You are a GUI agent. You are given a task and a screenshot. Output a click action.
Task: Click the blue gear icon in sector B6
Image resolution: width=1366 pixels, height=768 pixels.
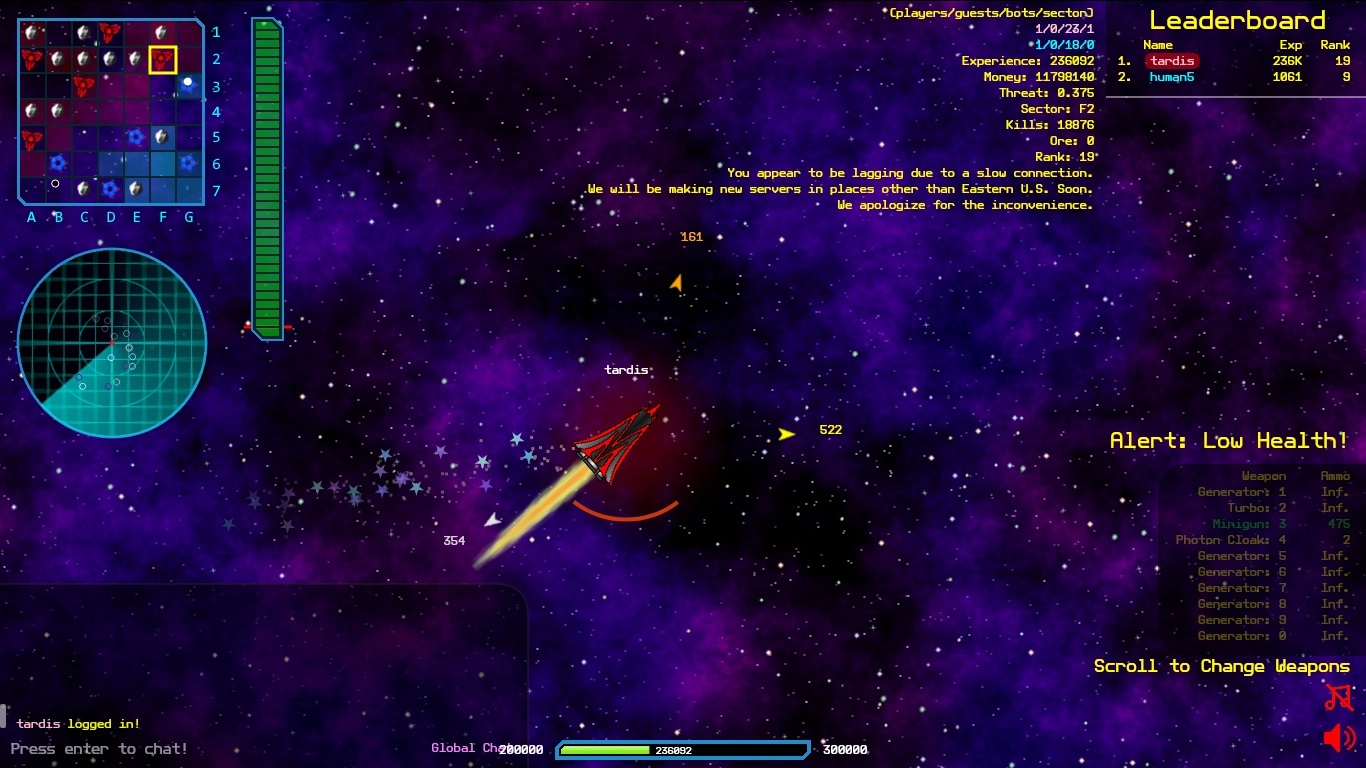click(57, 163)
